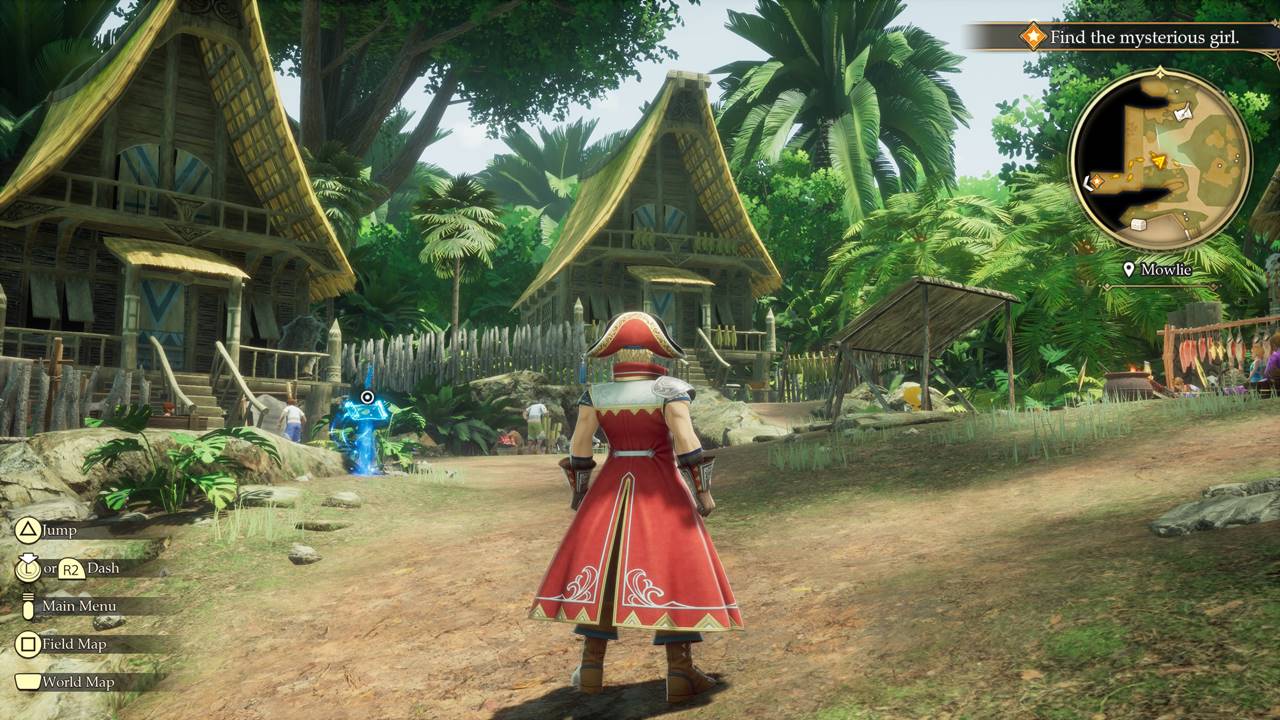Select the orange quest marker on the minimap
The height and width of the screenshot is (720, 1280).
click(x=1097, y=181)
